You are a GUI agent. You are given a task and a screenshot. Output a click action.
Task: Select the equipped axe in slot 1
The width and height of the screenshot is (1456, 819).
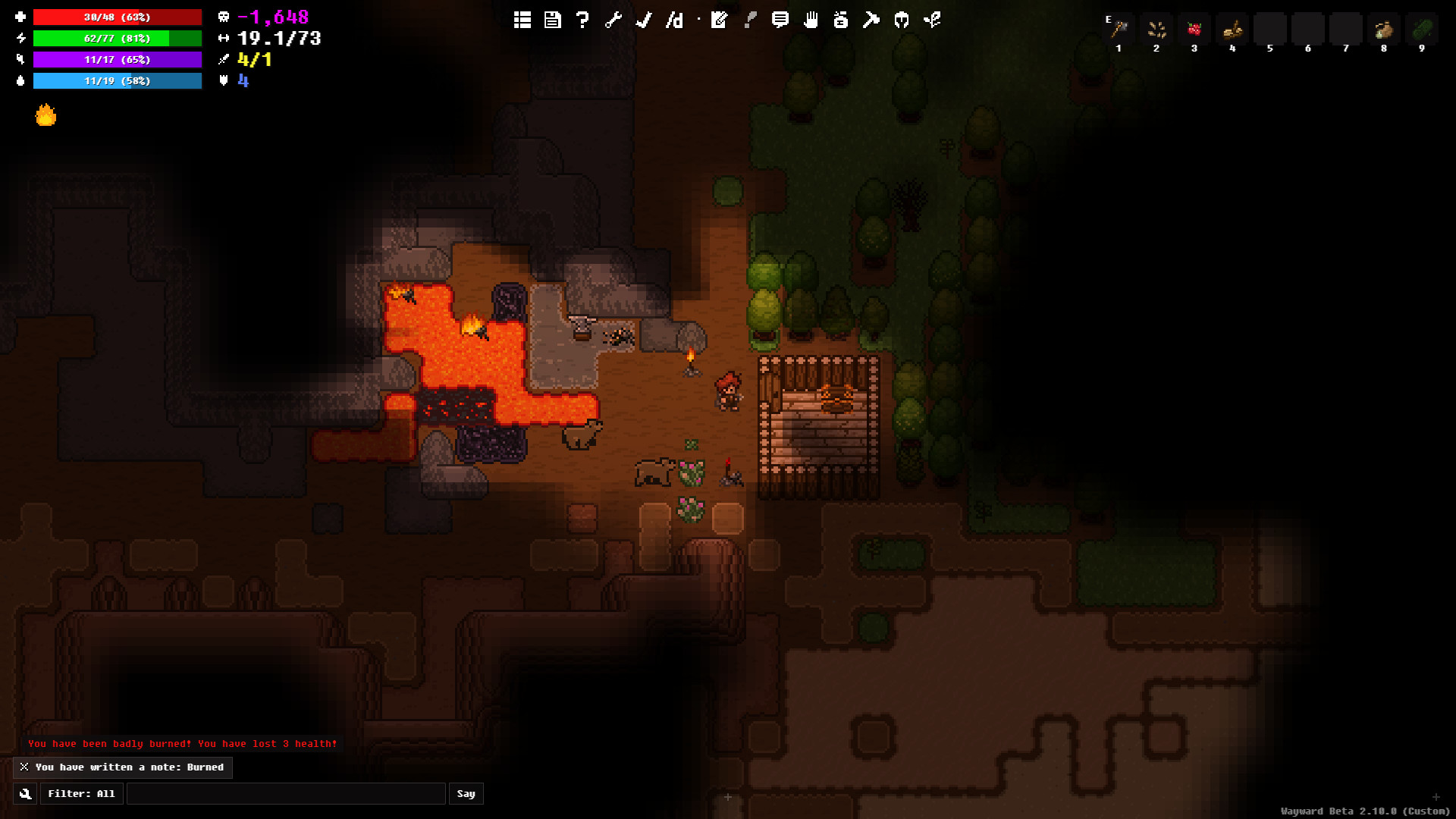click(x=1119, y=30)
